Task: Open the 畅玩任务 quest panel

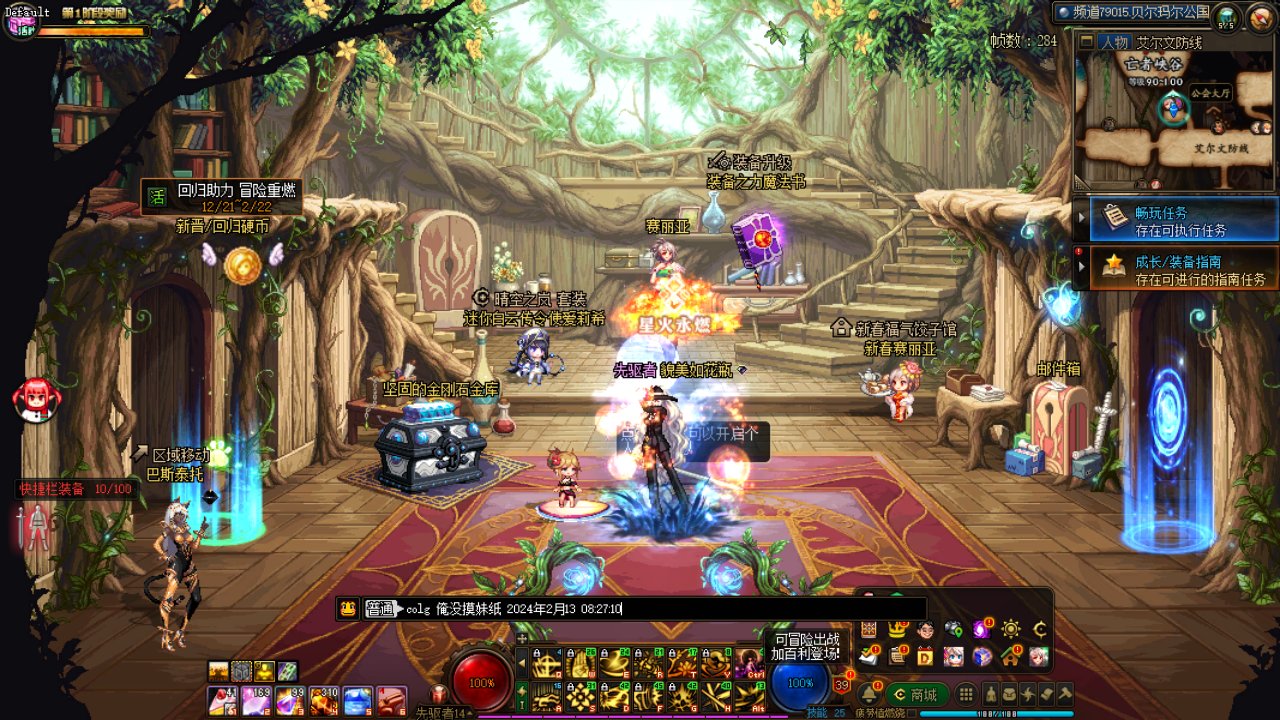Action: click(x=1176, y=221)
